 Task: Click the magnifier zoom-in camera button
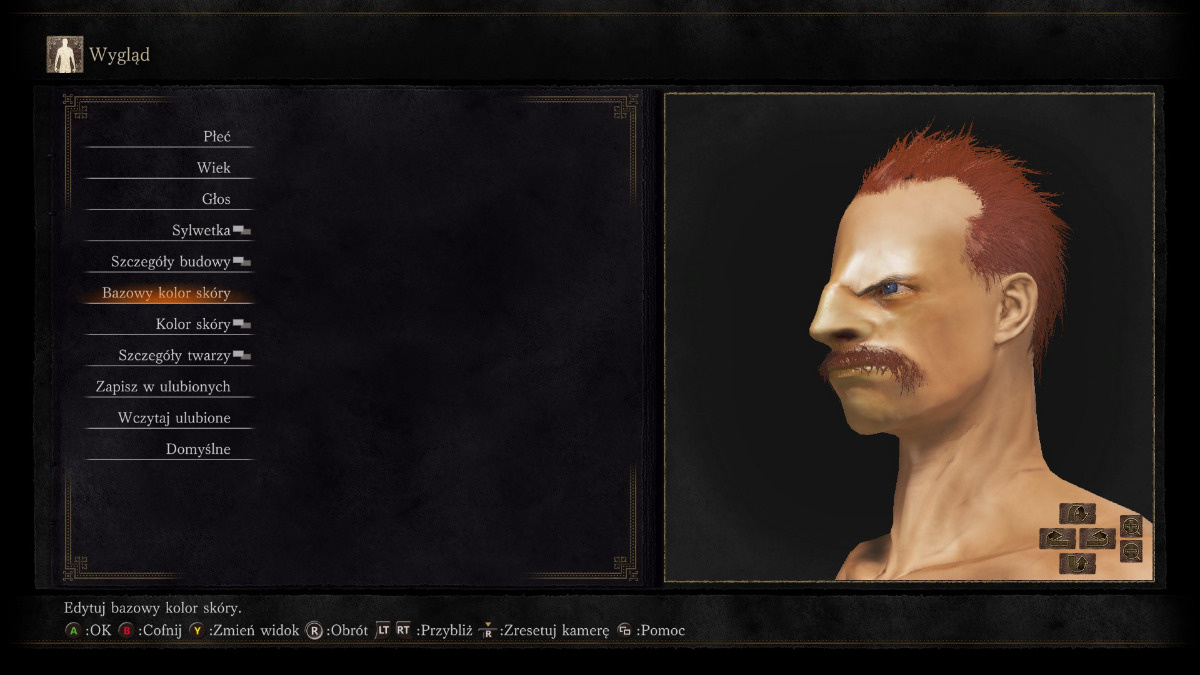1131,525
